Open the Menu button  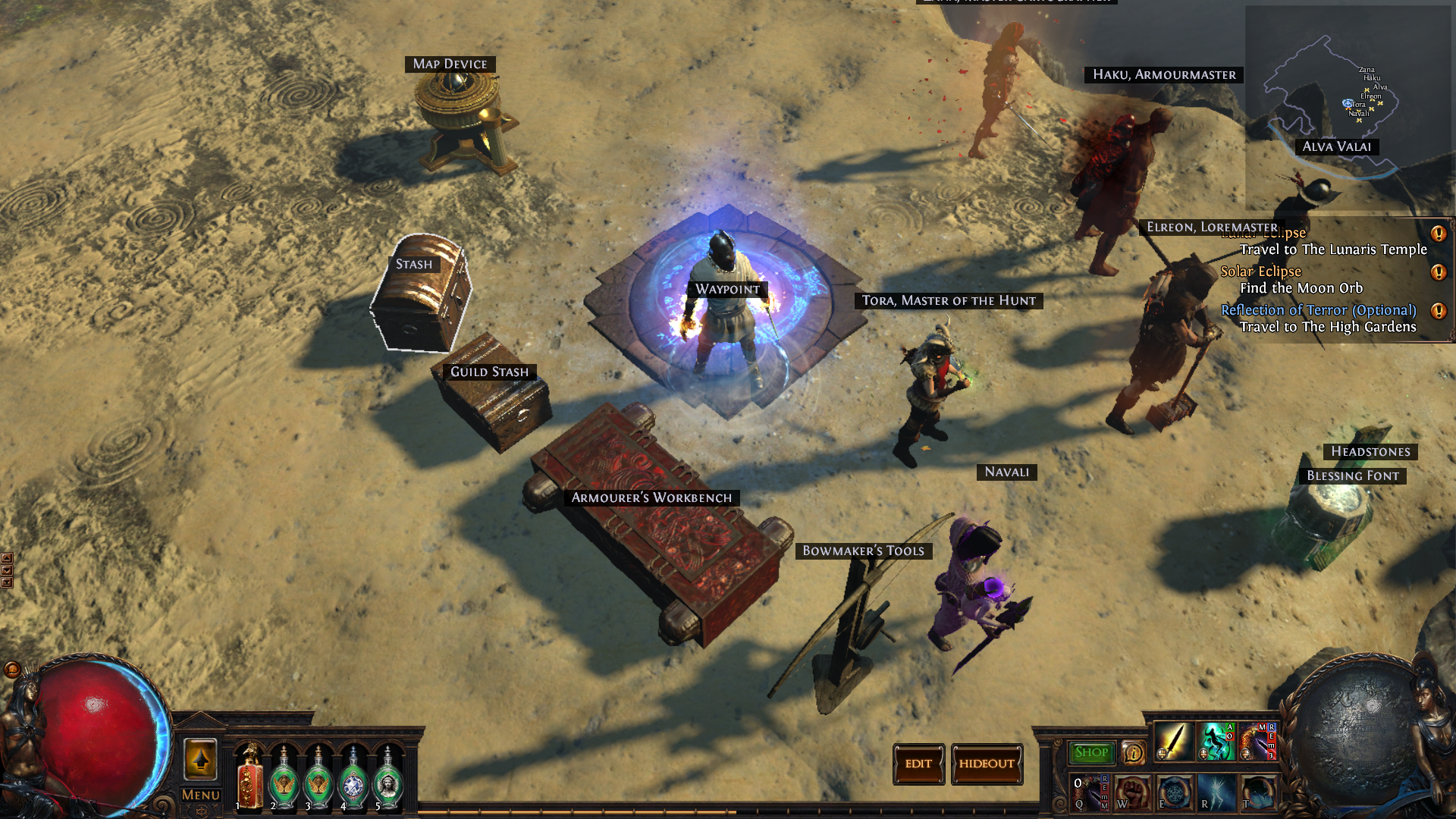click(201, 795)
